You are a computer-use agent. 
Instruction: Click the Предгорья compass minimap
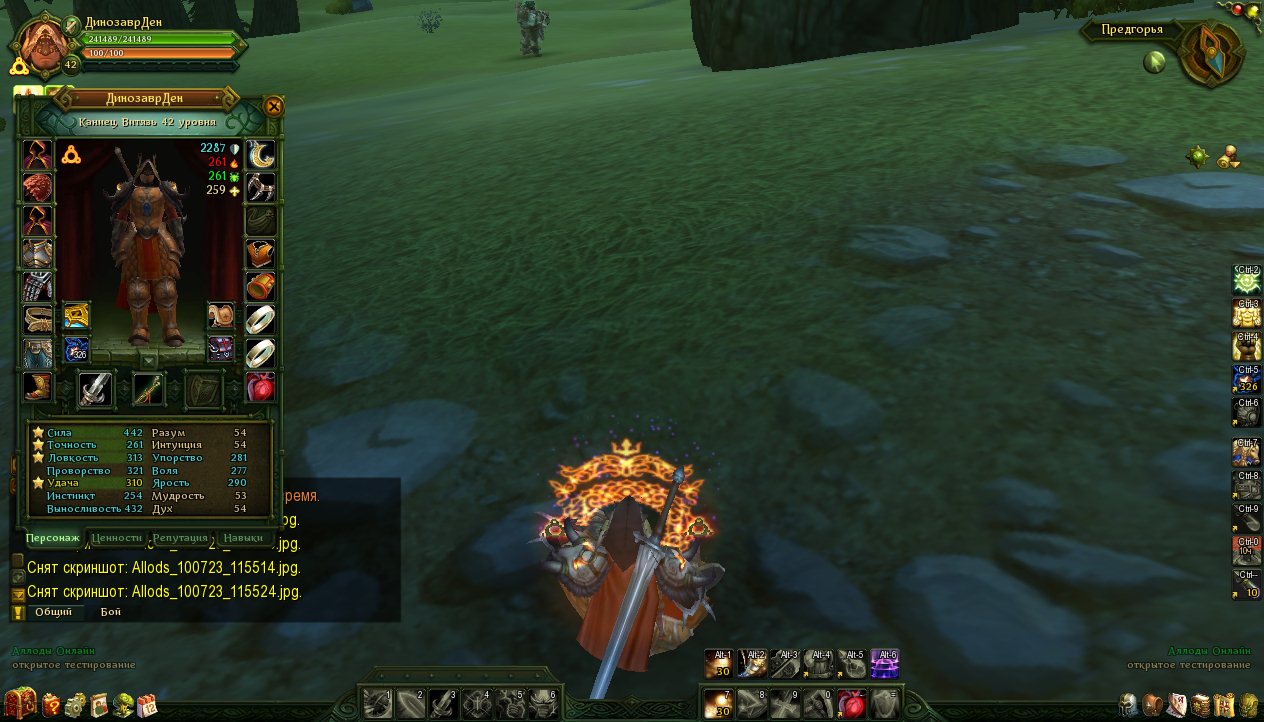[1210, 52]
